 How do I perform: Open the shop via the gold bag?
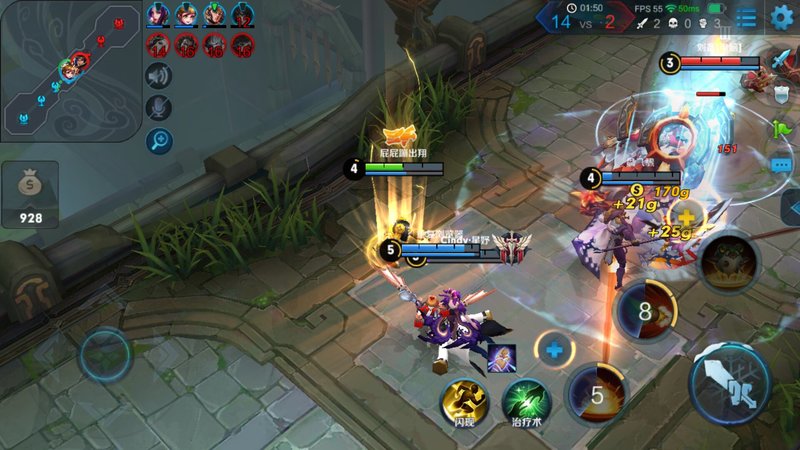click(30, 194)
